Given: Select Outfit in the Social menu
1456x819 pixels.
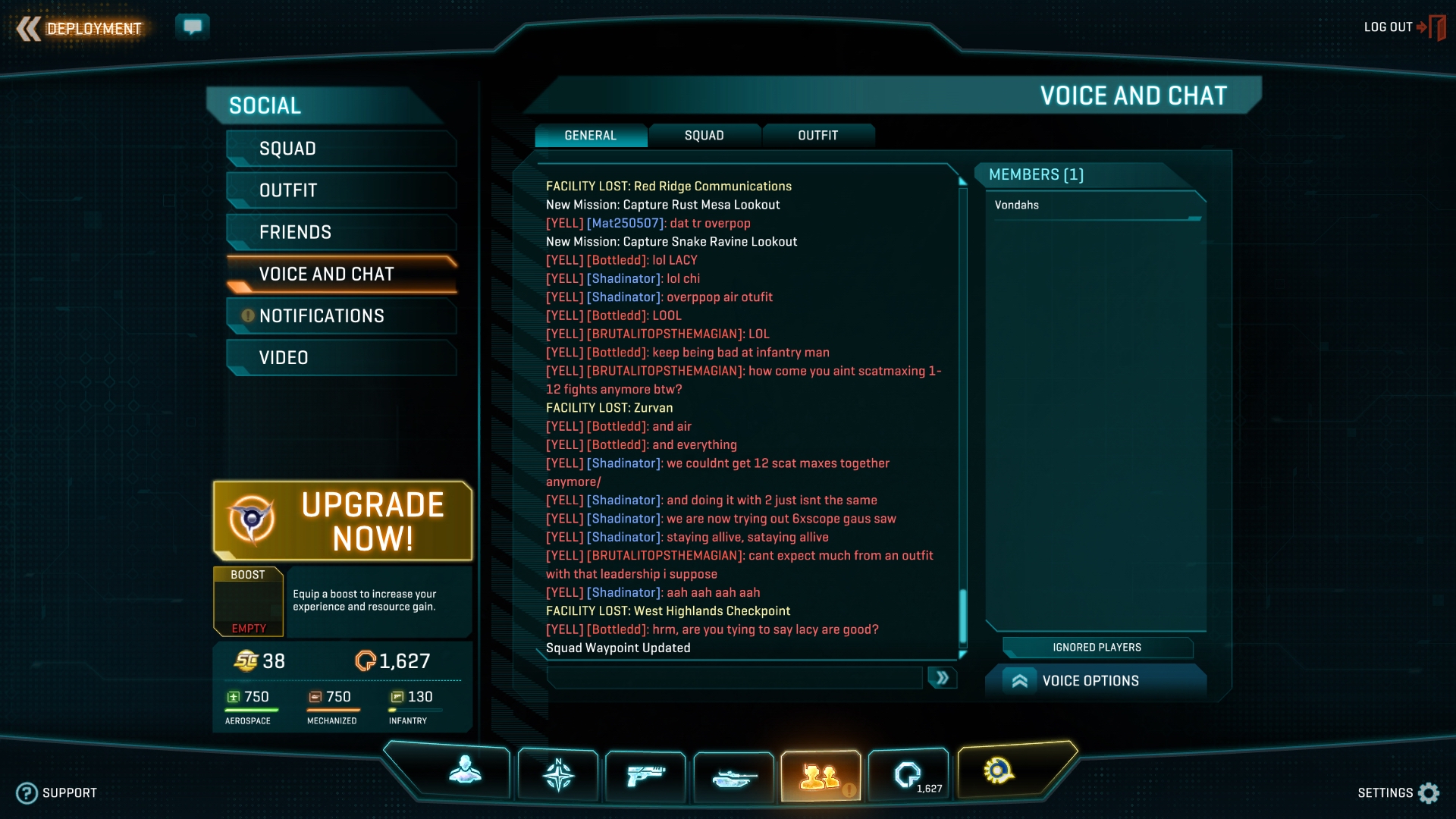Looking at the screenshot, I should (x=341, y=190).
